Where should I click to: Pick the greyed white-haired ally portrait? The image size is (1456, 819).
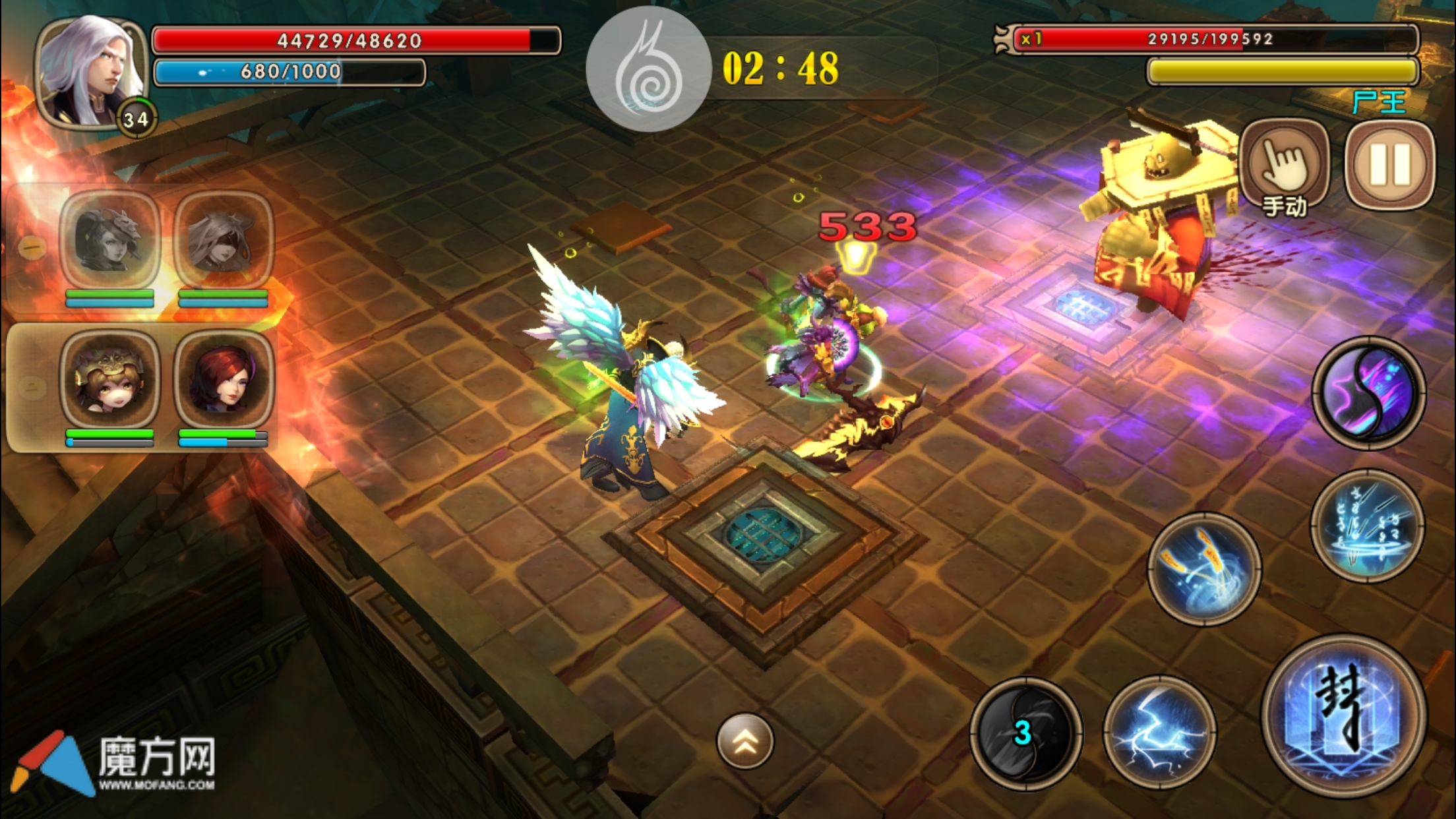coord(224,240)
